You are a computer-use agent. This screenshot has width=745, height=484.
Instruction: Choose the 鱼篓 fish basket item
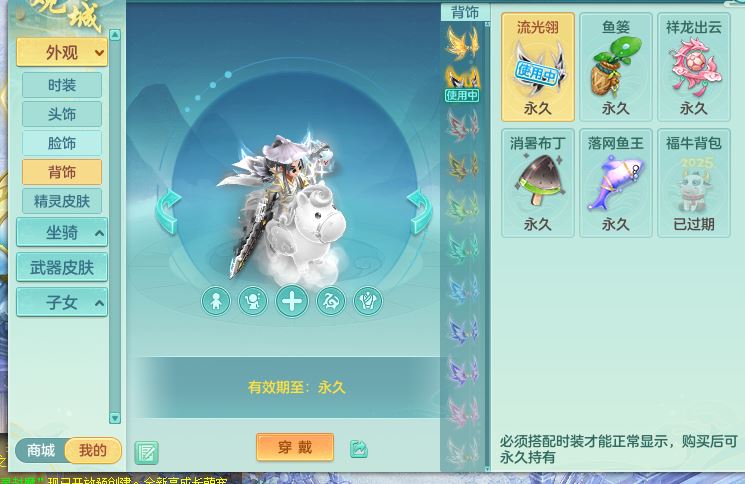[x=616, y=67]
